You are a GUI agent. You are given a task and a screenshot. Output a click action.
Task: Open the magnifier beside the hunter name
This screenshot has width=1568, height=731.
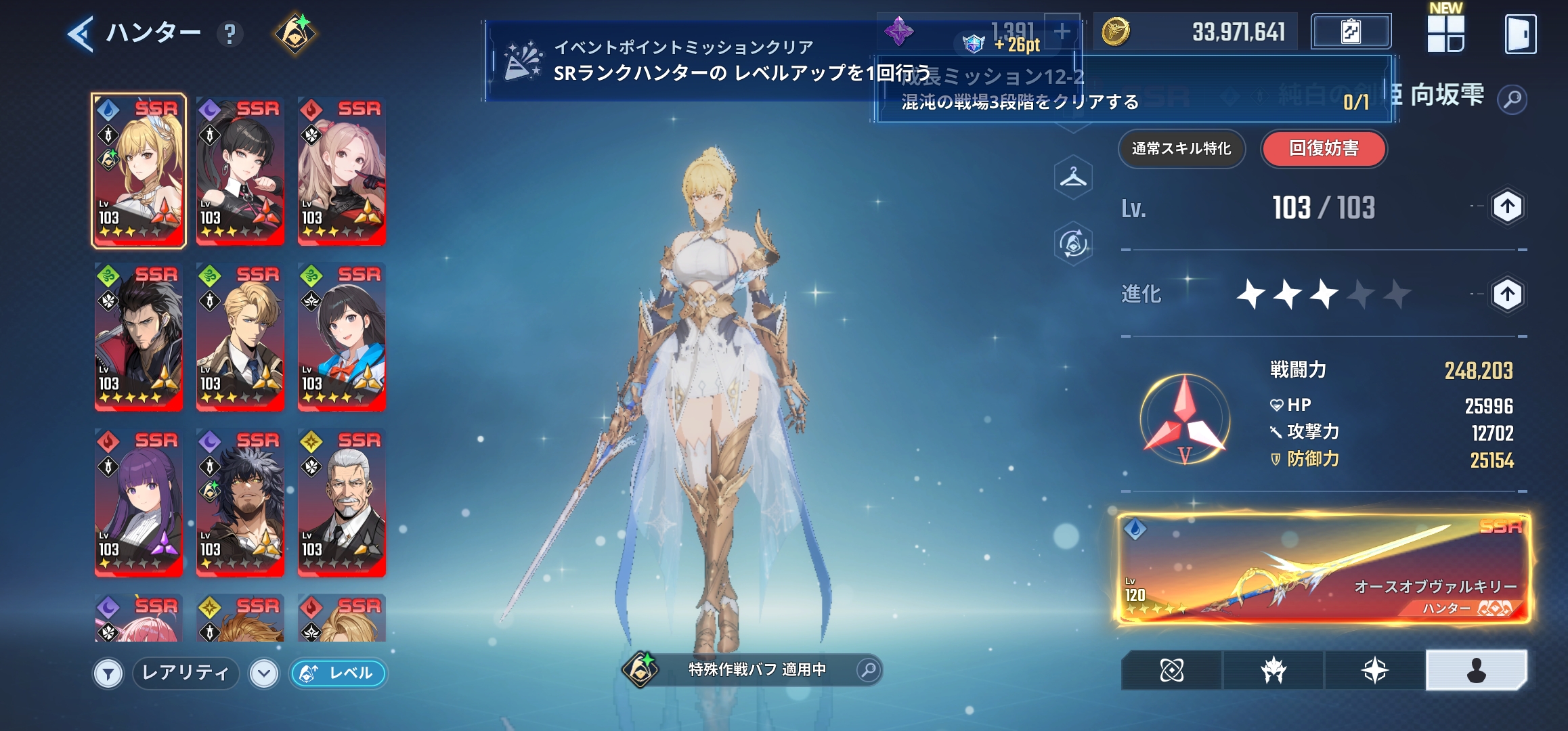(x=1512, y=100)
